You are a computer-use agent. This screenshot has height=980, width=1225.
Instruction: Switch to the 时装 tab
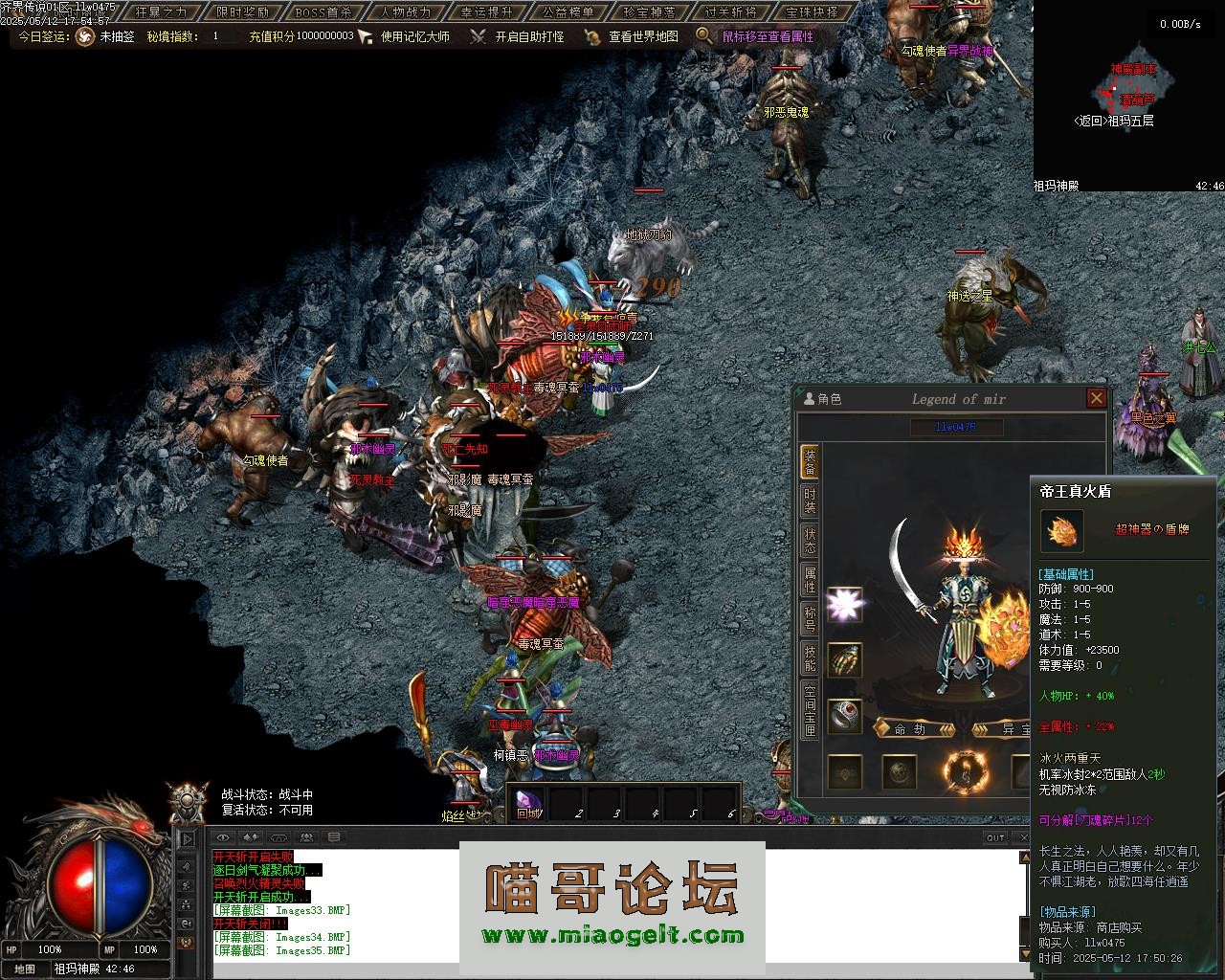click(810, 501)
